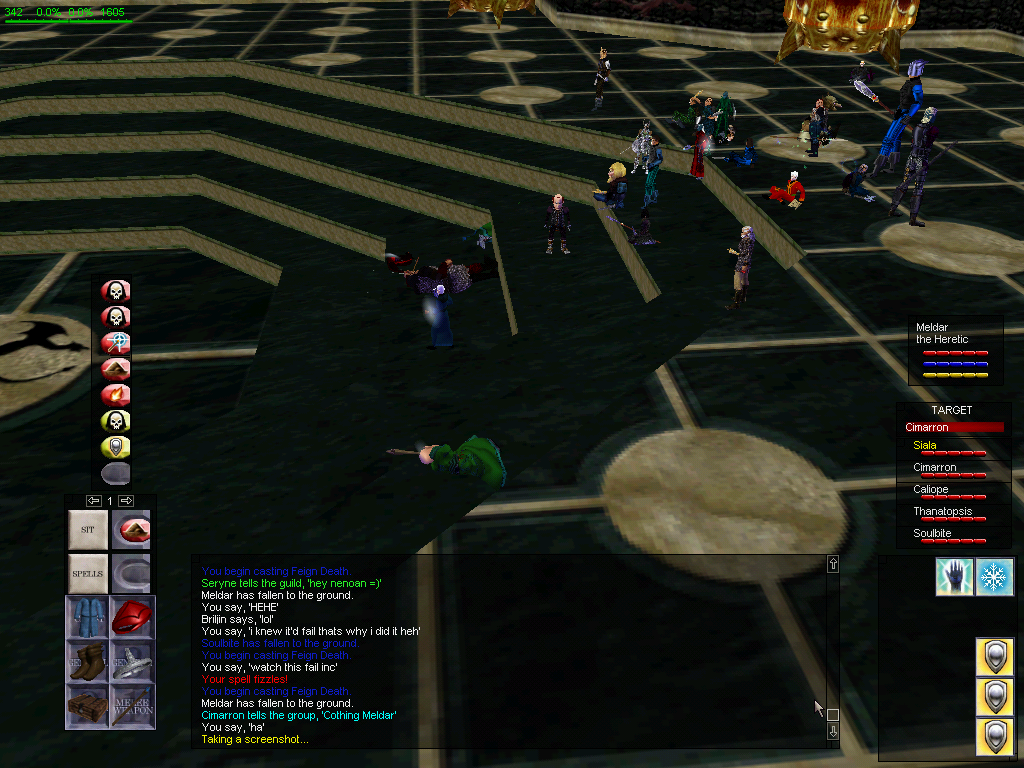Activate the yellow shield spell gem
This screenshot has height=768, width=1024.
tap(116, 447)
